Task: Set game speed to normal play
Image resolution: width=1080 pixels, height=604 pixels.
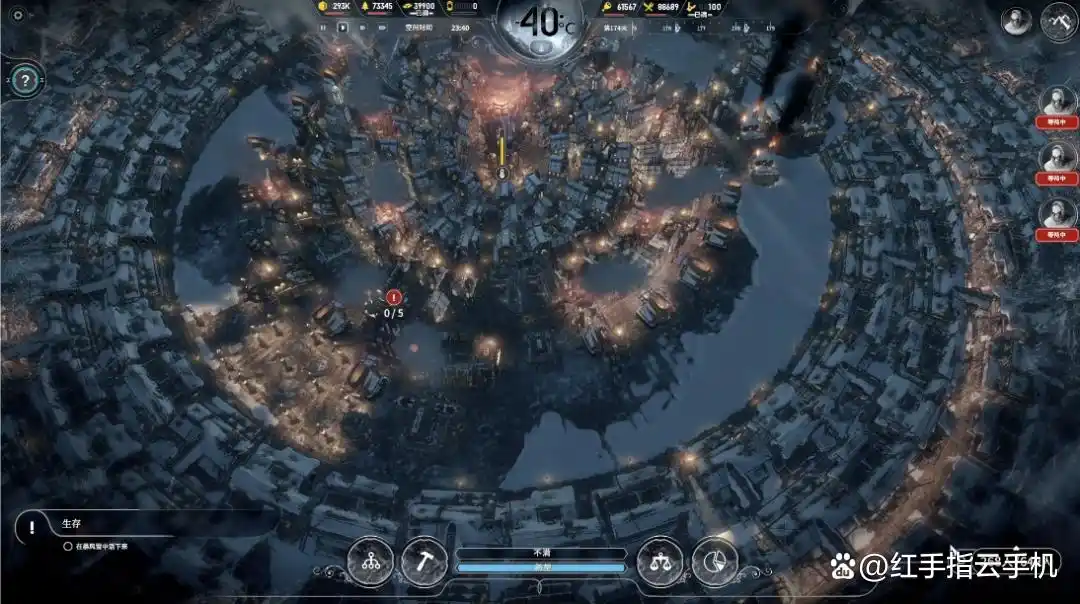Action: pos(344,28)
